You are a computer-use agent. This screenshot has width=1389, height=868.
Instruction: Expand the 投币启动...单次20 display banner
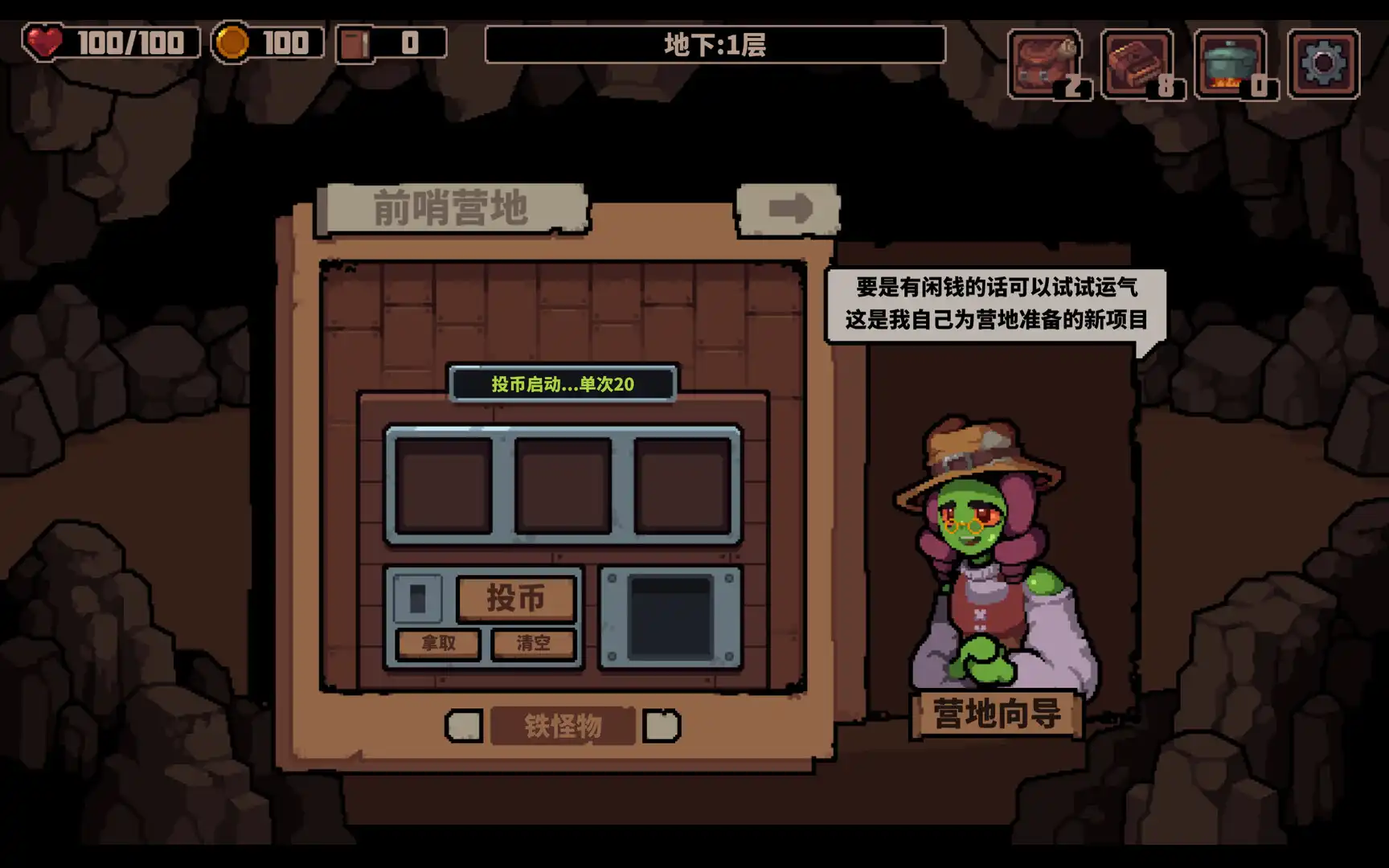[563, 384]
